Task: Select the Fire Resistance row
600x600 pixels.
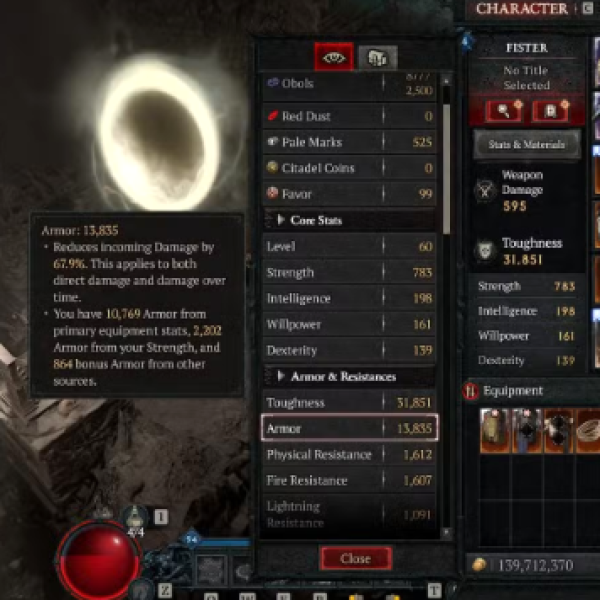Action: click(349, 480)
